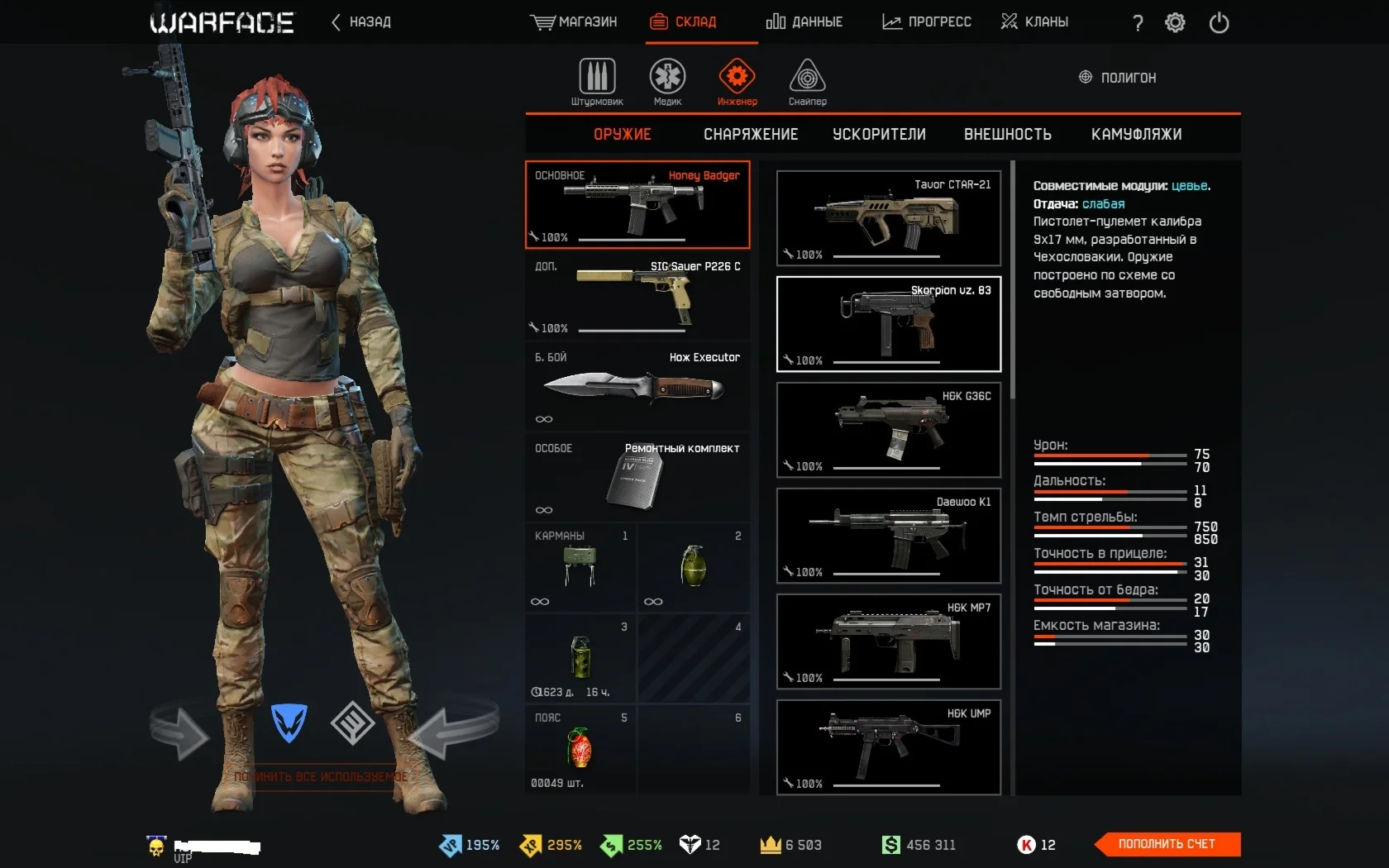Viewport: 1389px width, 868px height.
Task: Go back with the НАЗАД button
Action: tap(361, 22)
